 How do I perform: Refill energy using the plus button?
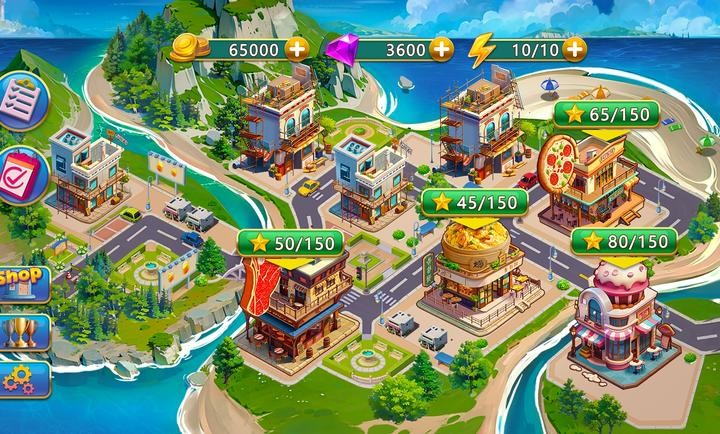click(574, 47)
